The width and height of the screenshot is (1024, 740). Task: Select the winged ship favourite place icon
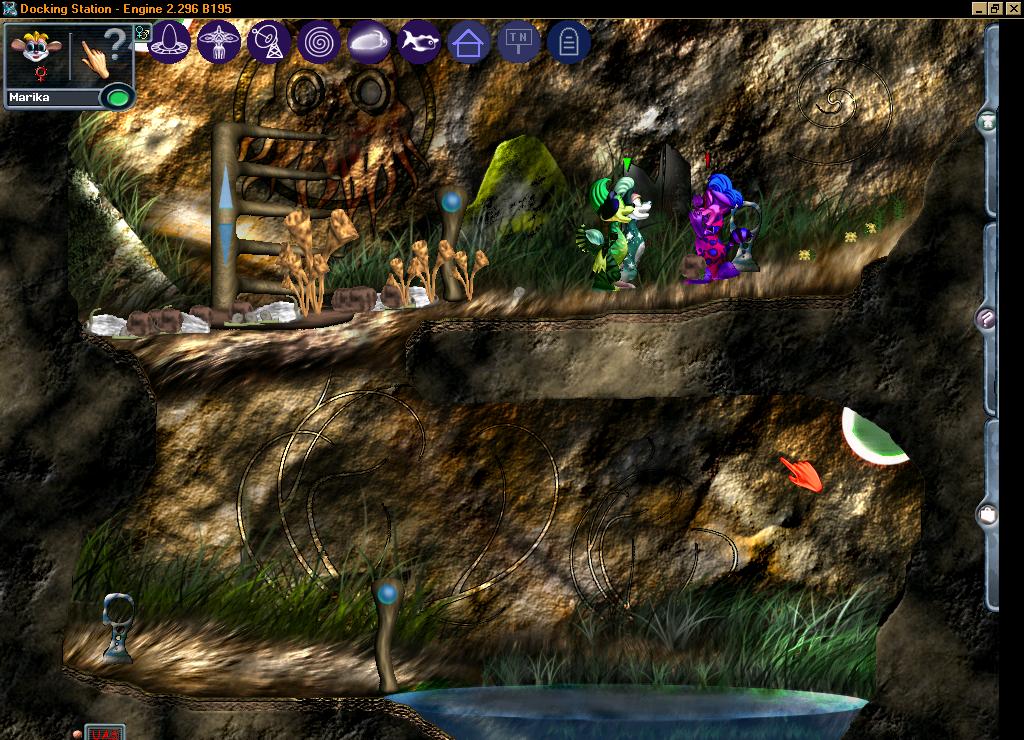pos(220,43)
